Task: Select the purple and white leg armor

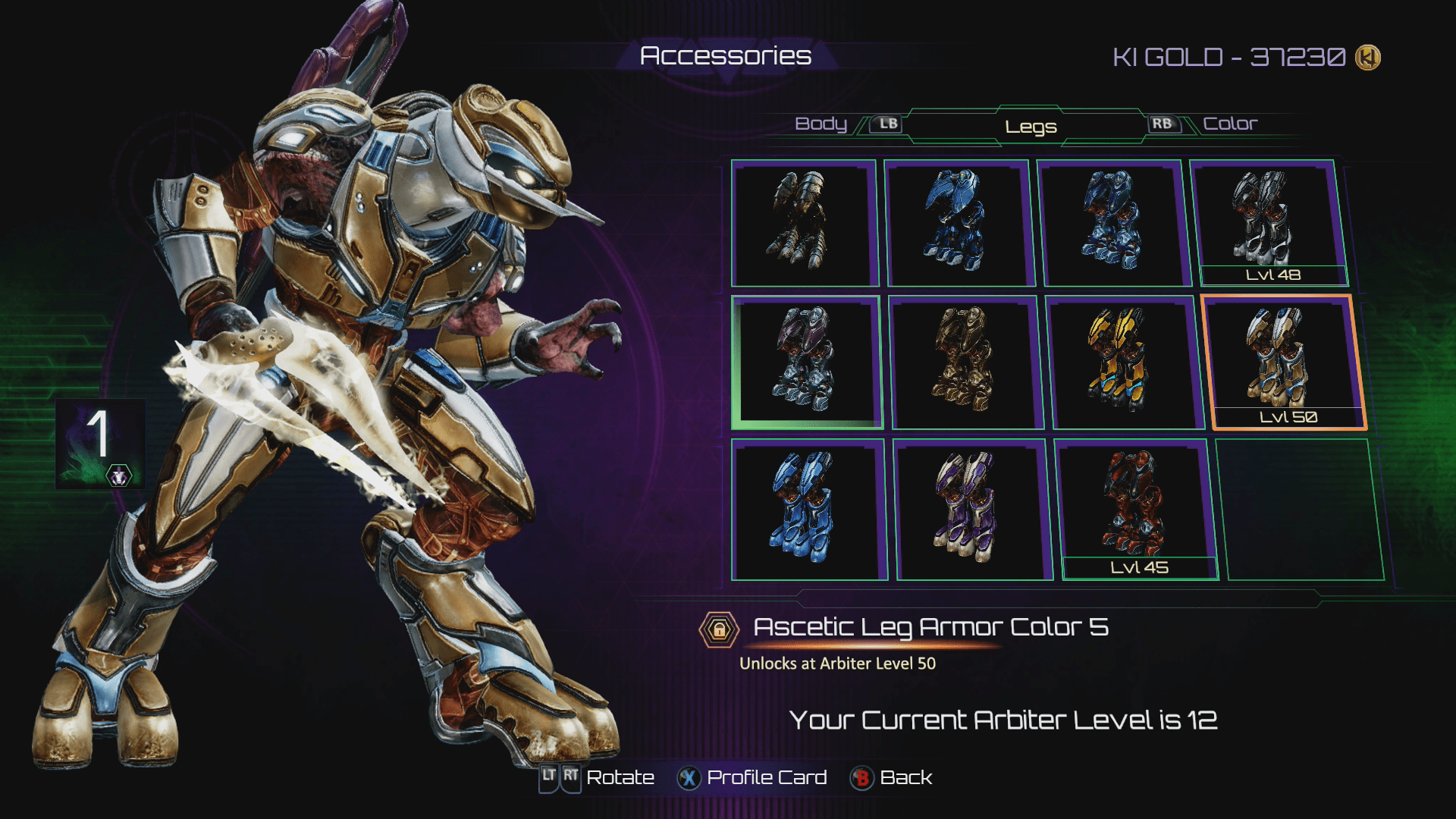Action: click(x=971, y=509)
